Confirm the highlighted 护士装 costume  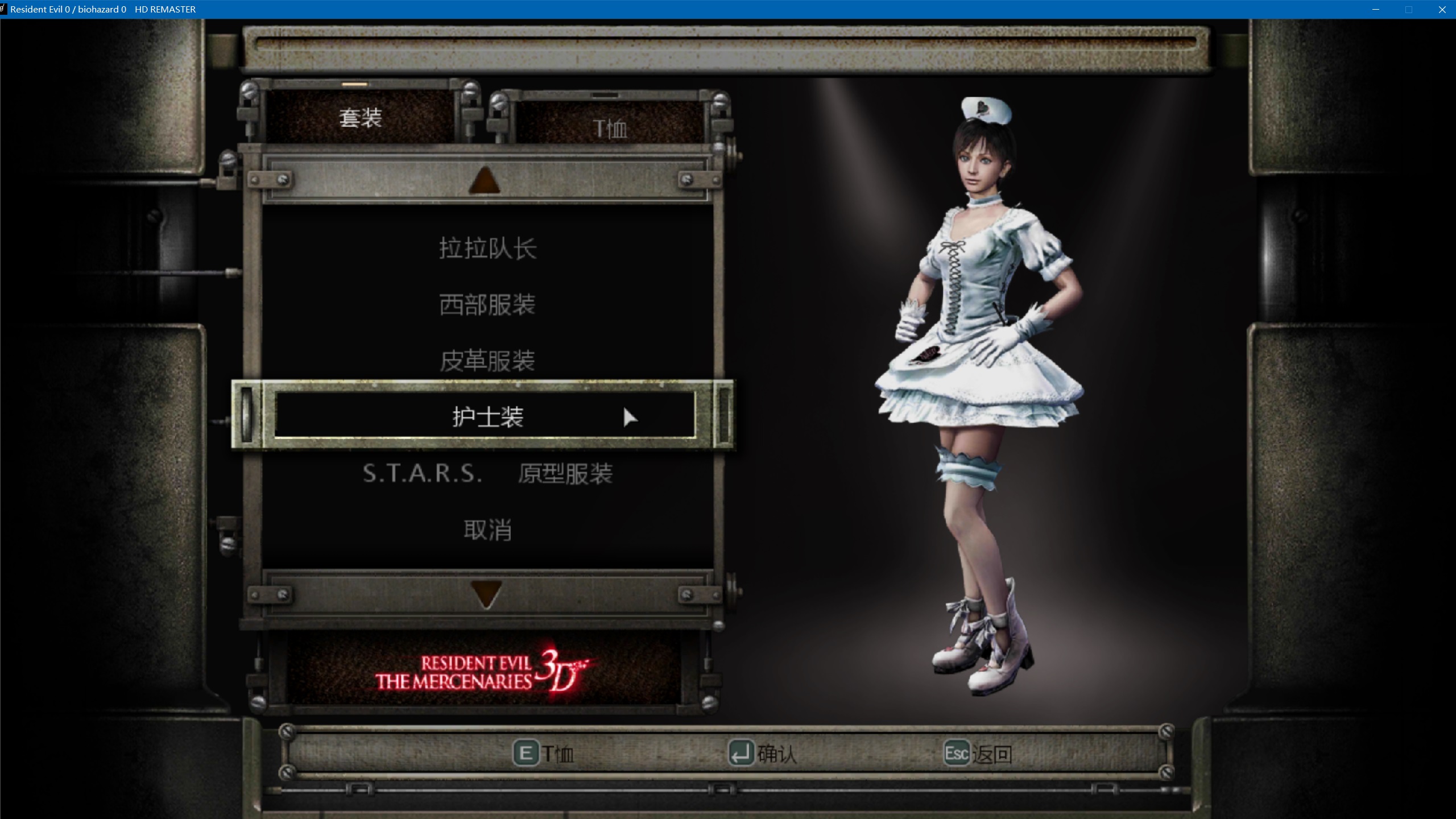(487, 416)
